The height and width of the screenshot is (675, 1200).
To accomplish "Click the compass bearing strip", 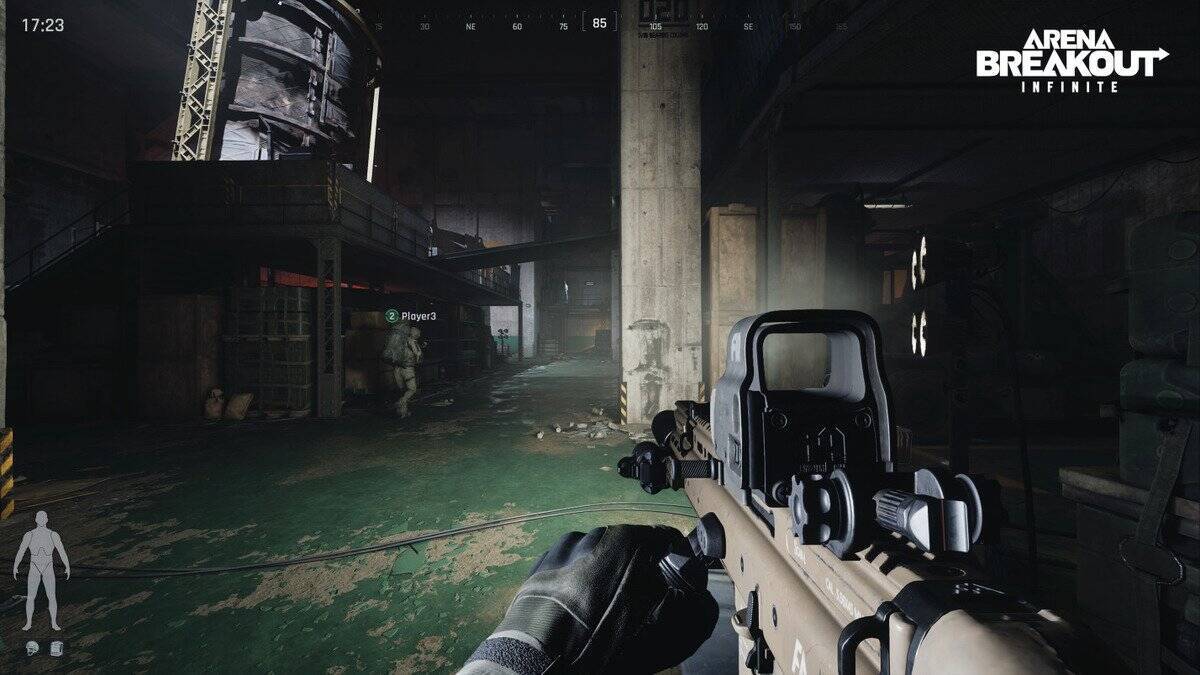I will click(600, 24).
